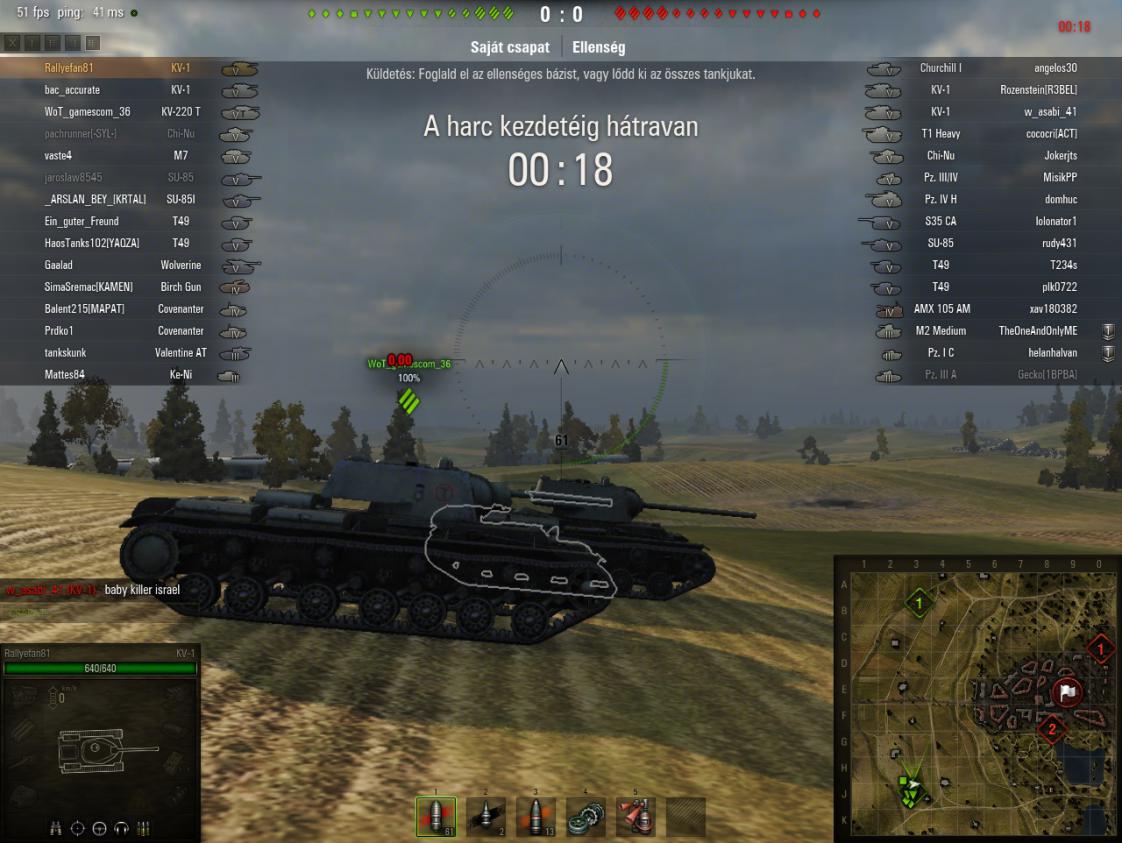Click the red enemy base flag marker
This screenshot has width=1122, height=843.
(1067, 692)
